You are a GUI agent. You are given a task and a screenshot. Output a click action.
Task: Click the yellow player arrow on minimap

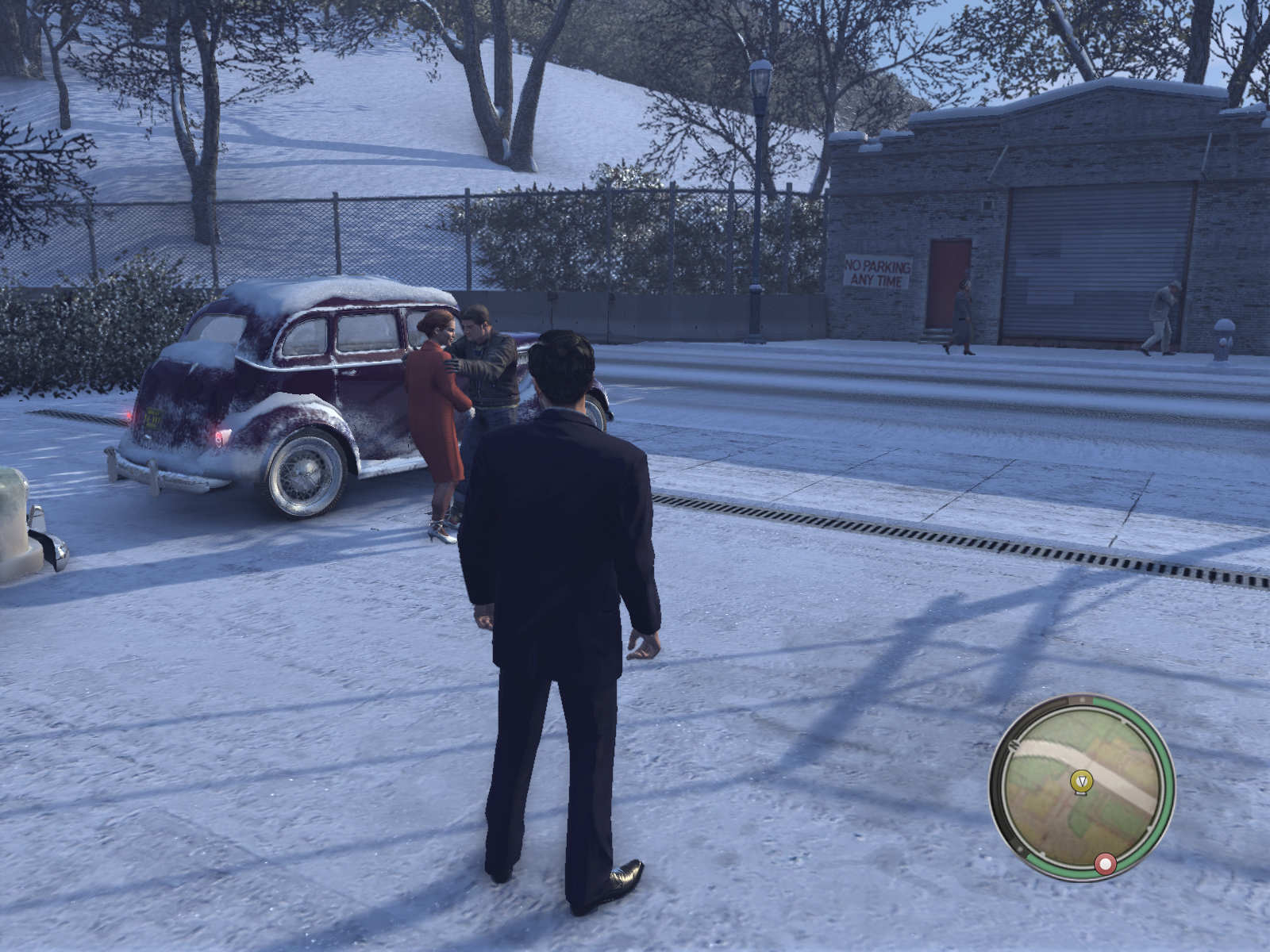tap(1079, 781)
